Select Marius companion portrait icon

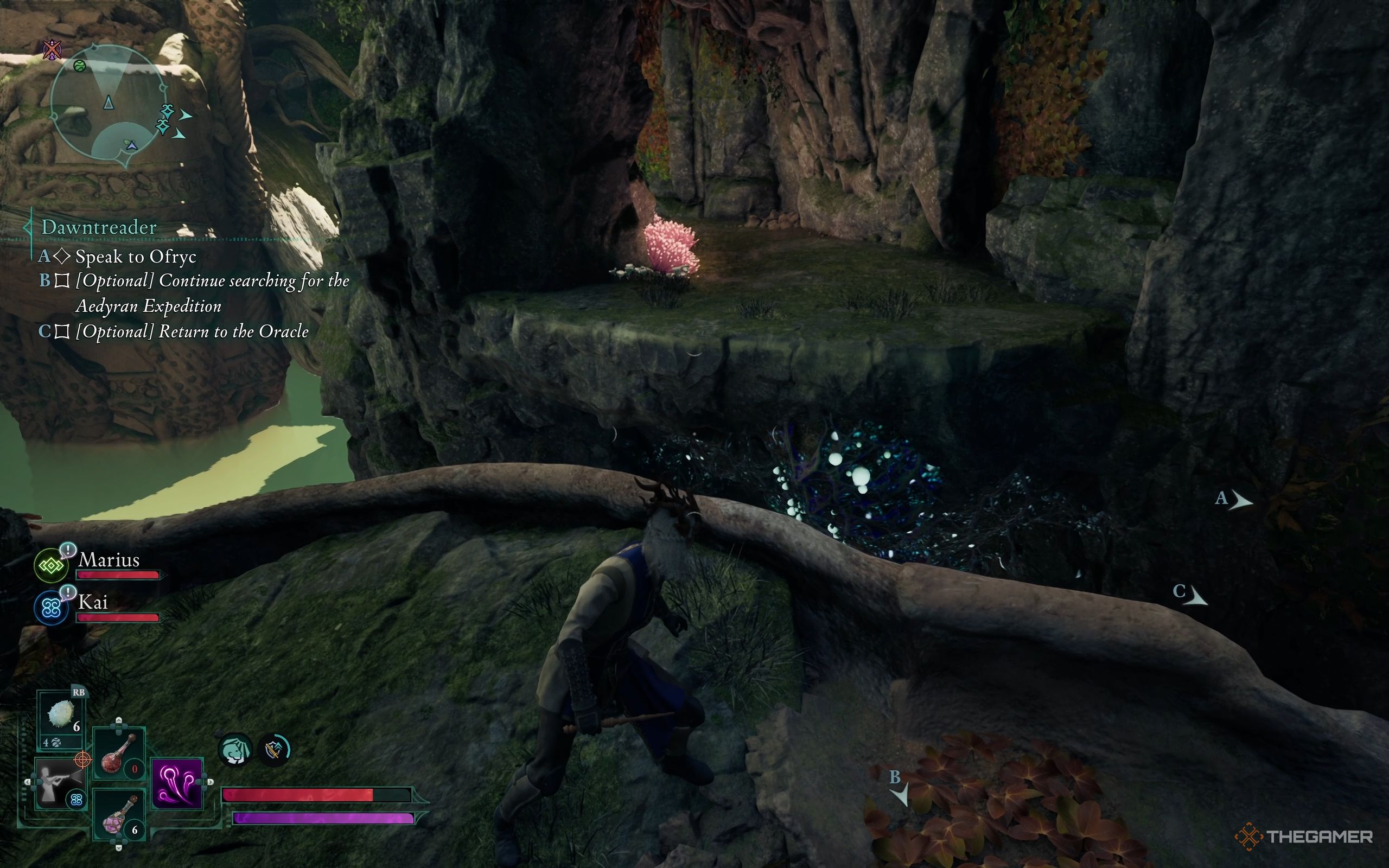point(51,566)
